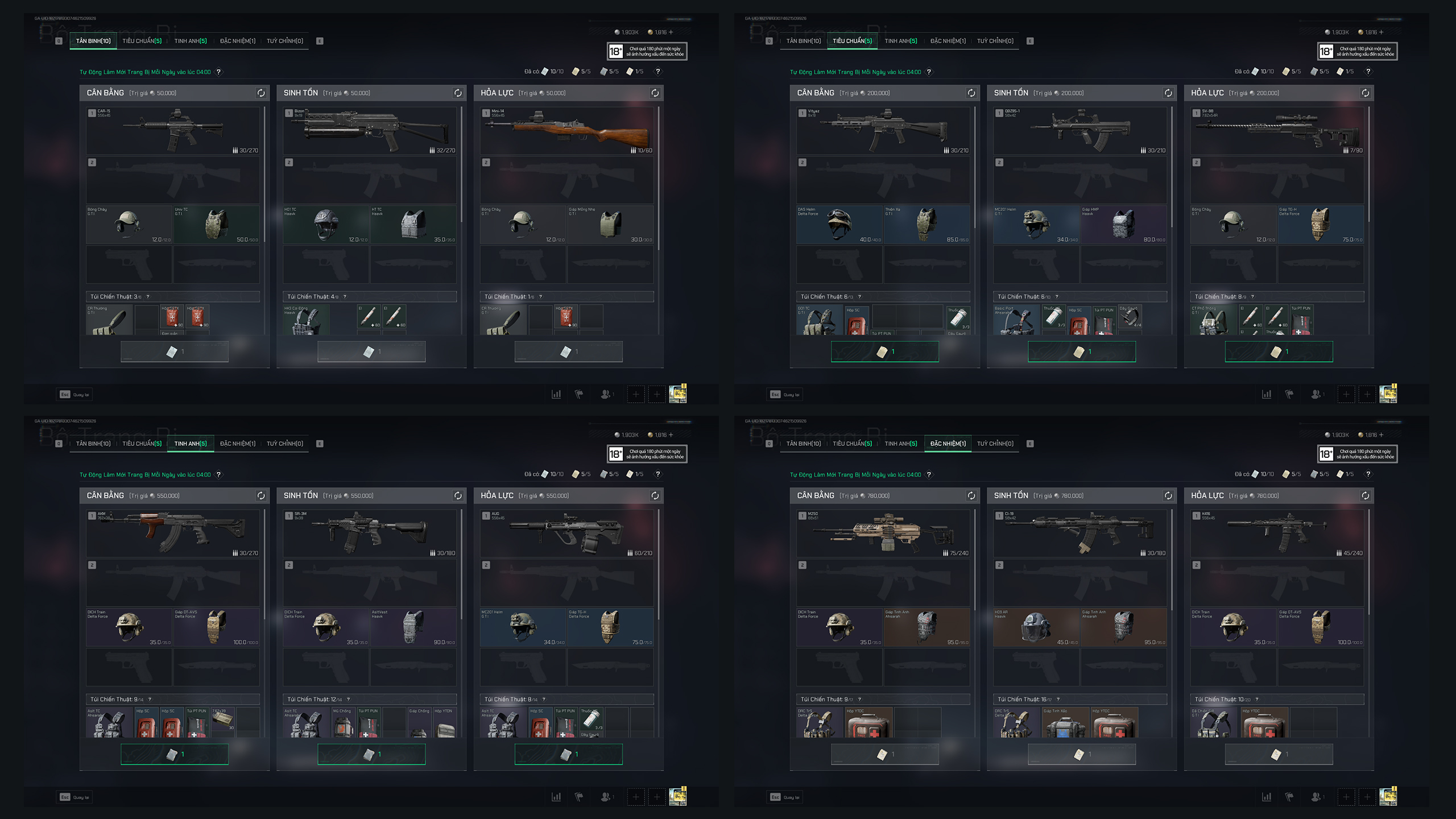Image resolution: width=1456 pixels, height=819 pixels.
Task: Select the DAS Helm helmet slot
Action: coord(839,224)
